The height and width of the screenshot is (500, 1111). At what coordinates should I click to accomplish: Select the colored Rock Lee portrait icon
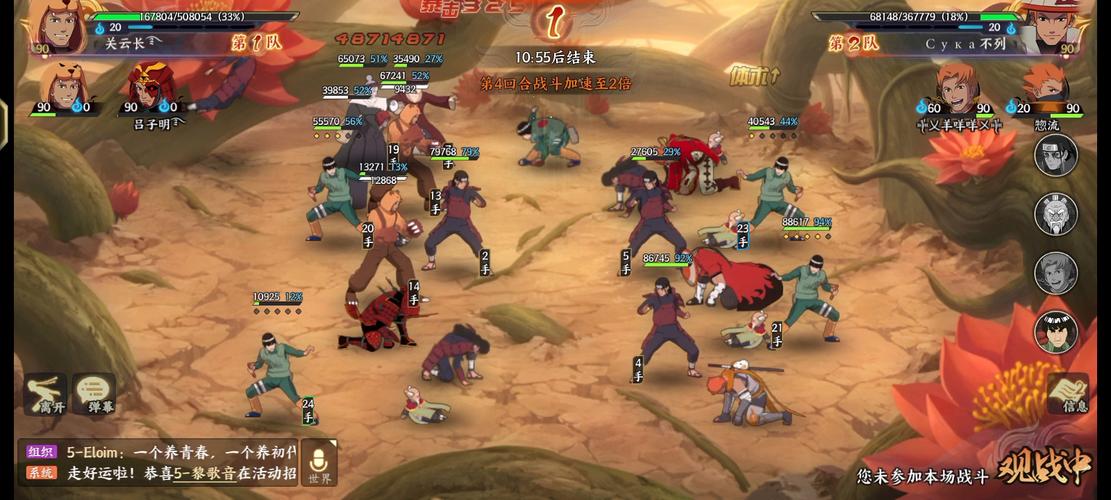tap(1056, 331)
